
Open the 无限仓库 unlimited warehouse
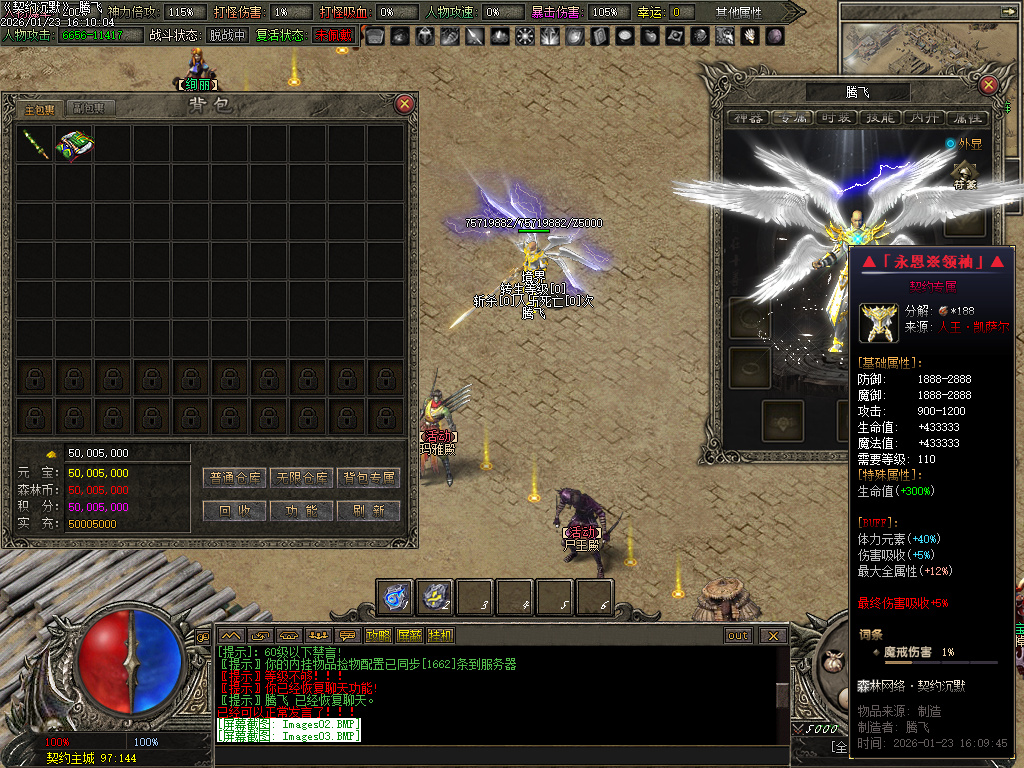(302, 478)
